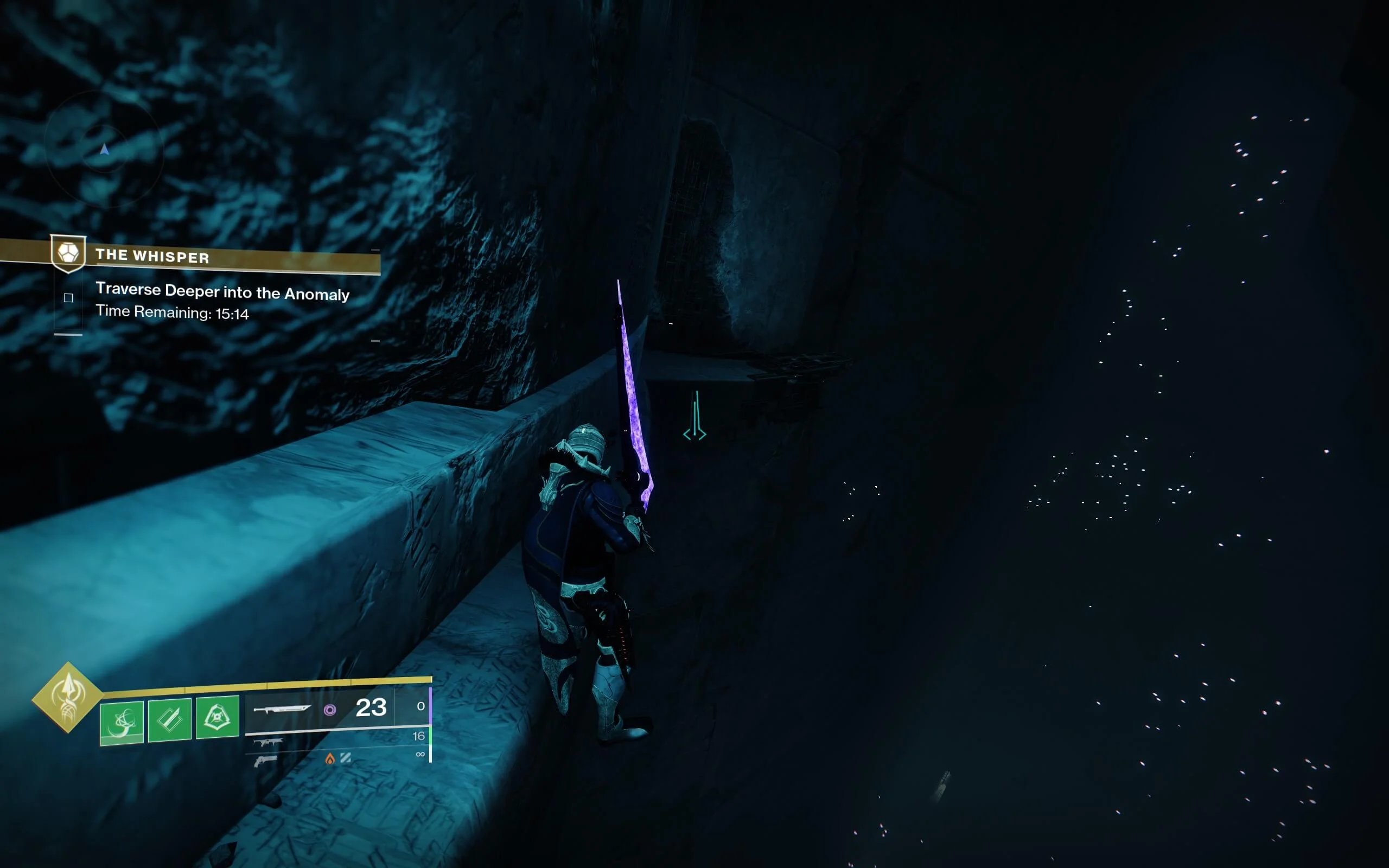Select the equipped sword weapon icon
The image size is (1389, 868).
(282, 709)
